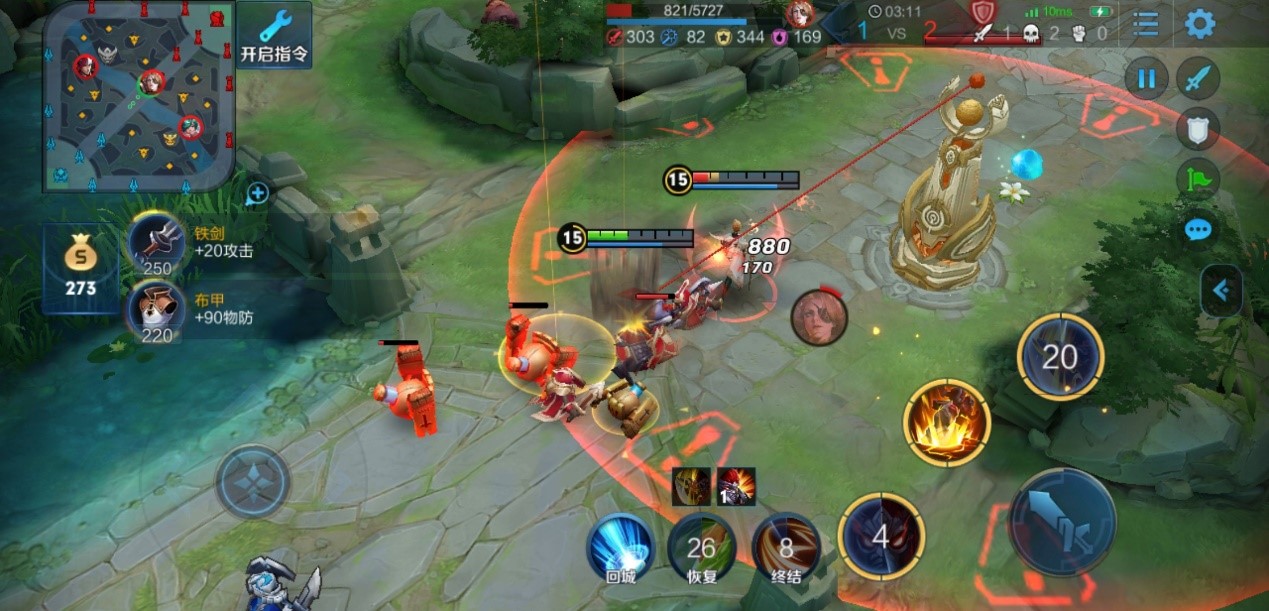Send the attack signal with sword icon
Viewport: 1269px width, 611px height.
[1197, 79]
